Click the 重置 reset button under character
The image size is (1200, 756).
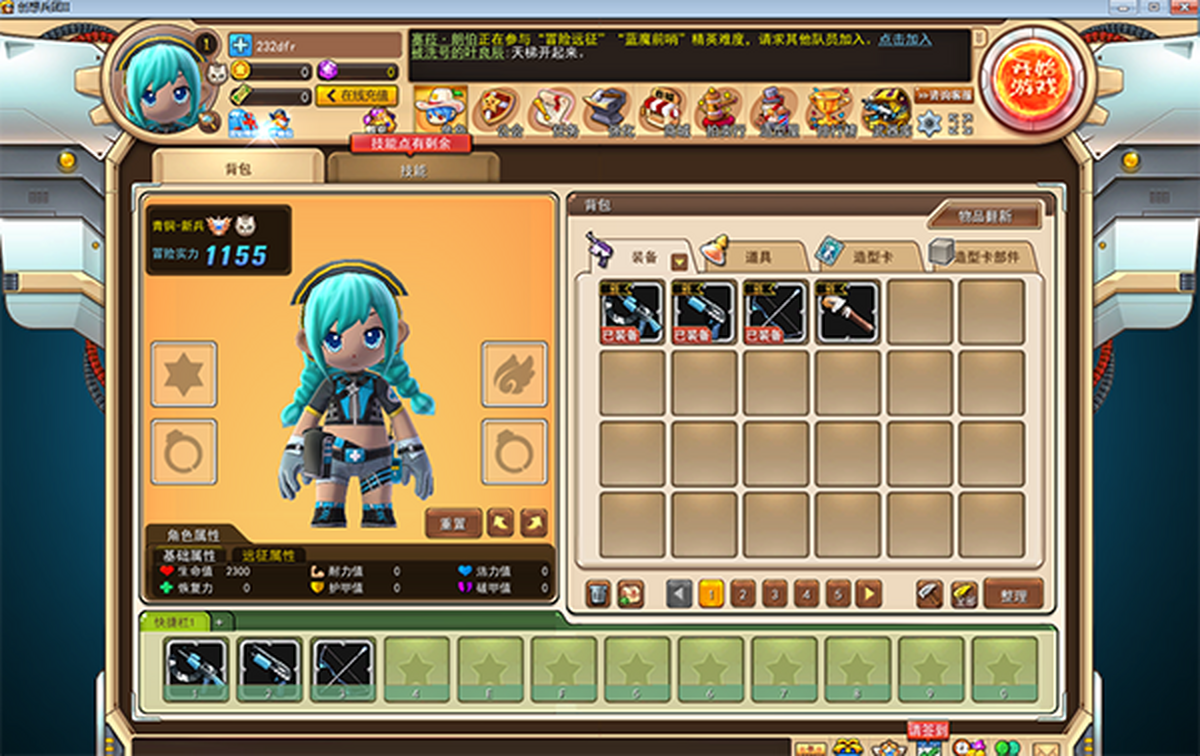(x=453, y=522)
